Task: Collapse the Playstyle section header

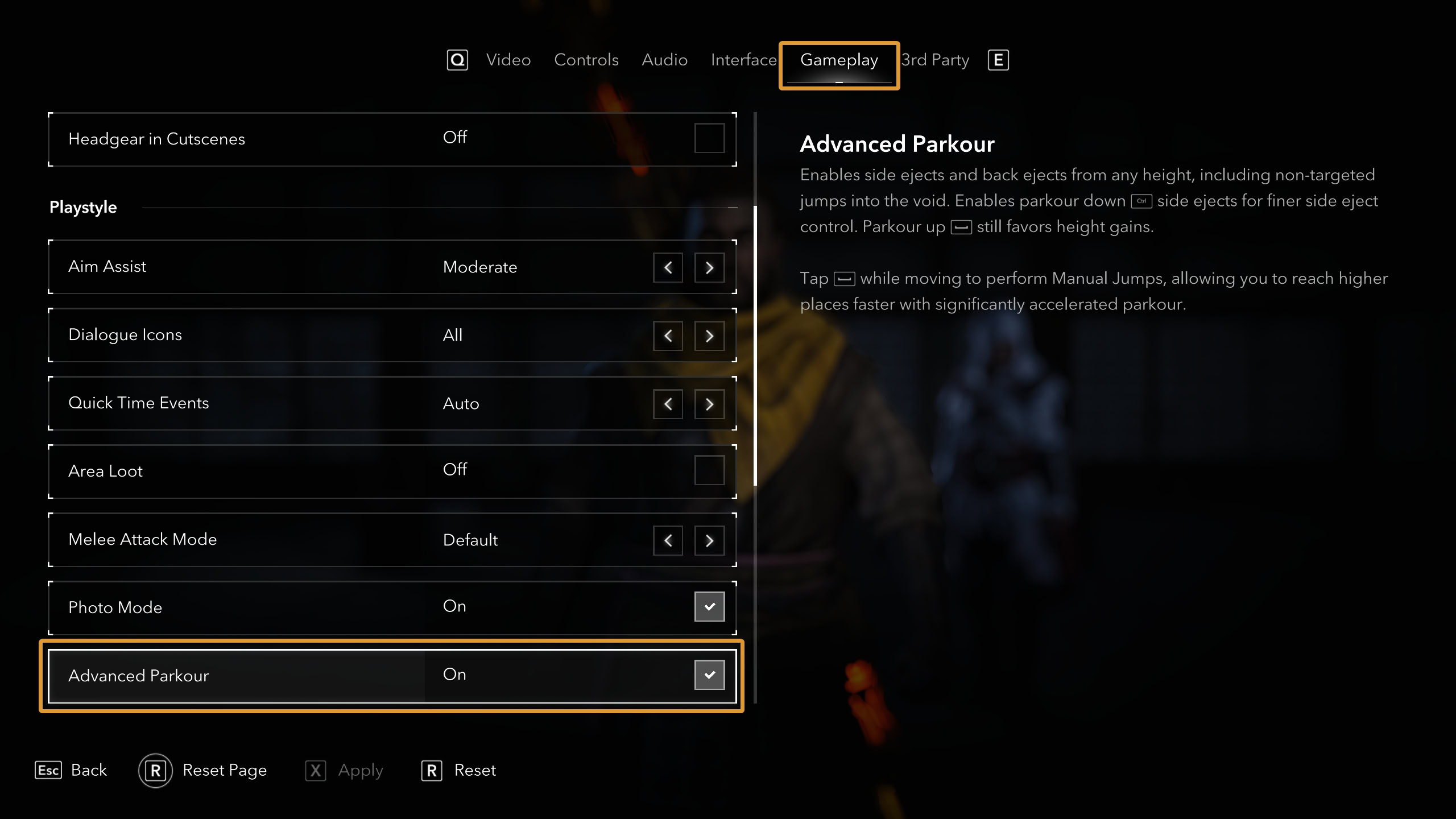Action: (x=733, y=208)
